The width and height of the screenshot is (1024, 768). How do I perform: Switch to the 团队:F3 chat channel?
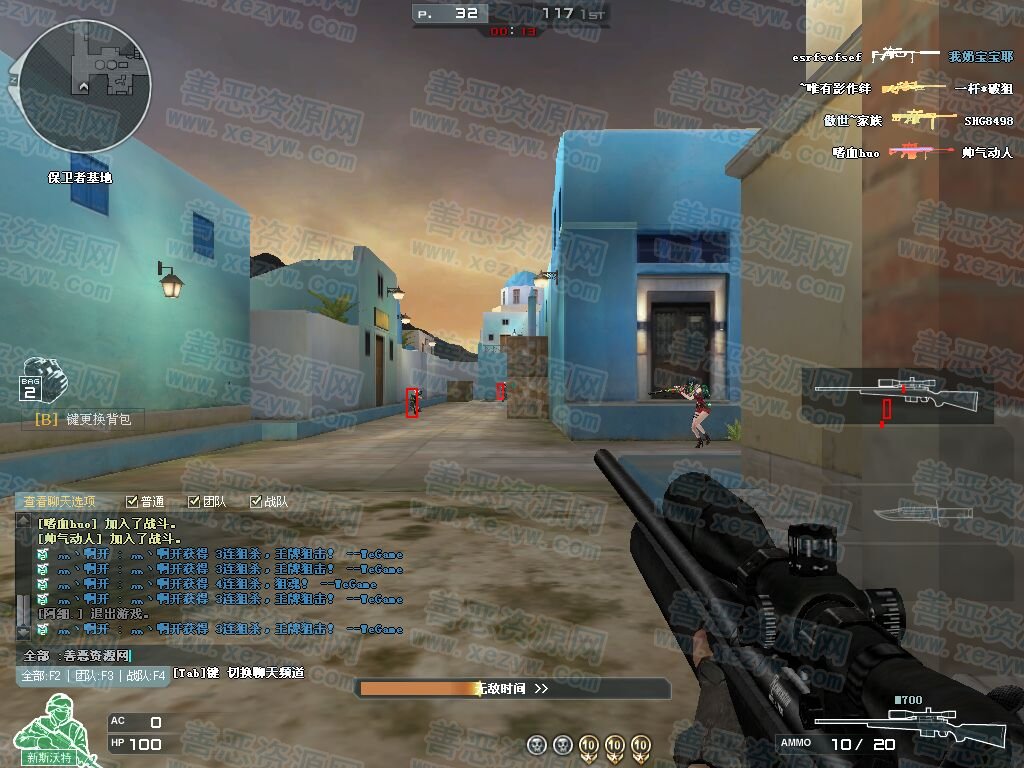point(93,675)
